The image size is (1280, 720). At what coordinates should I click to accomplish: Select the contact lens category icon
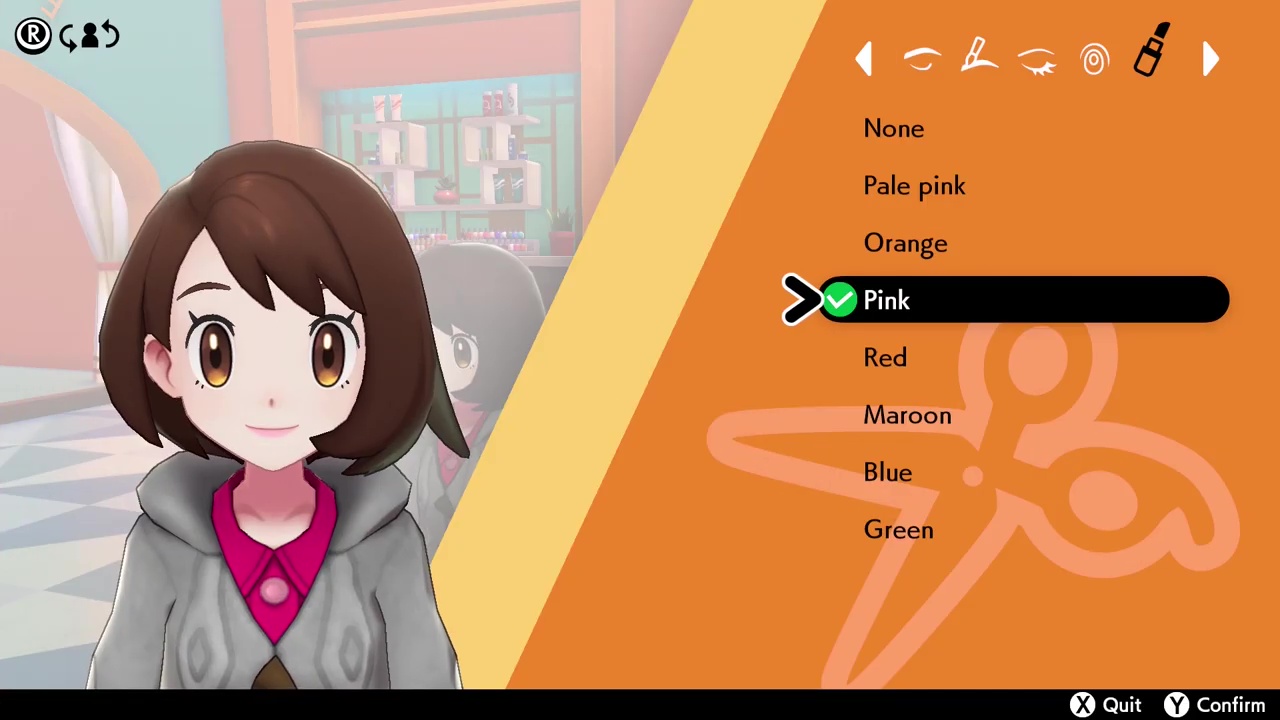click(1094, 59)
